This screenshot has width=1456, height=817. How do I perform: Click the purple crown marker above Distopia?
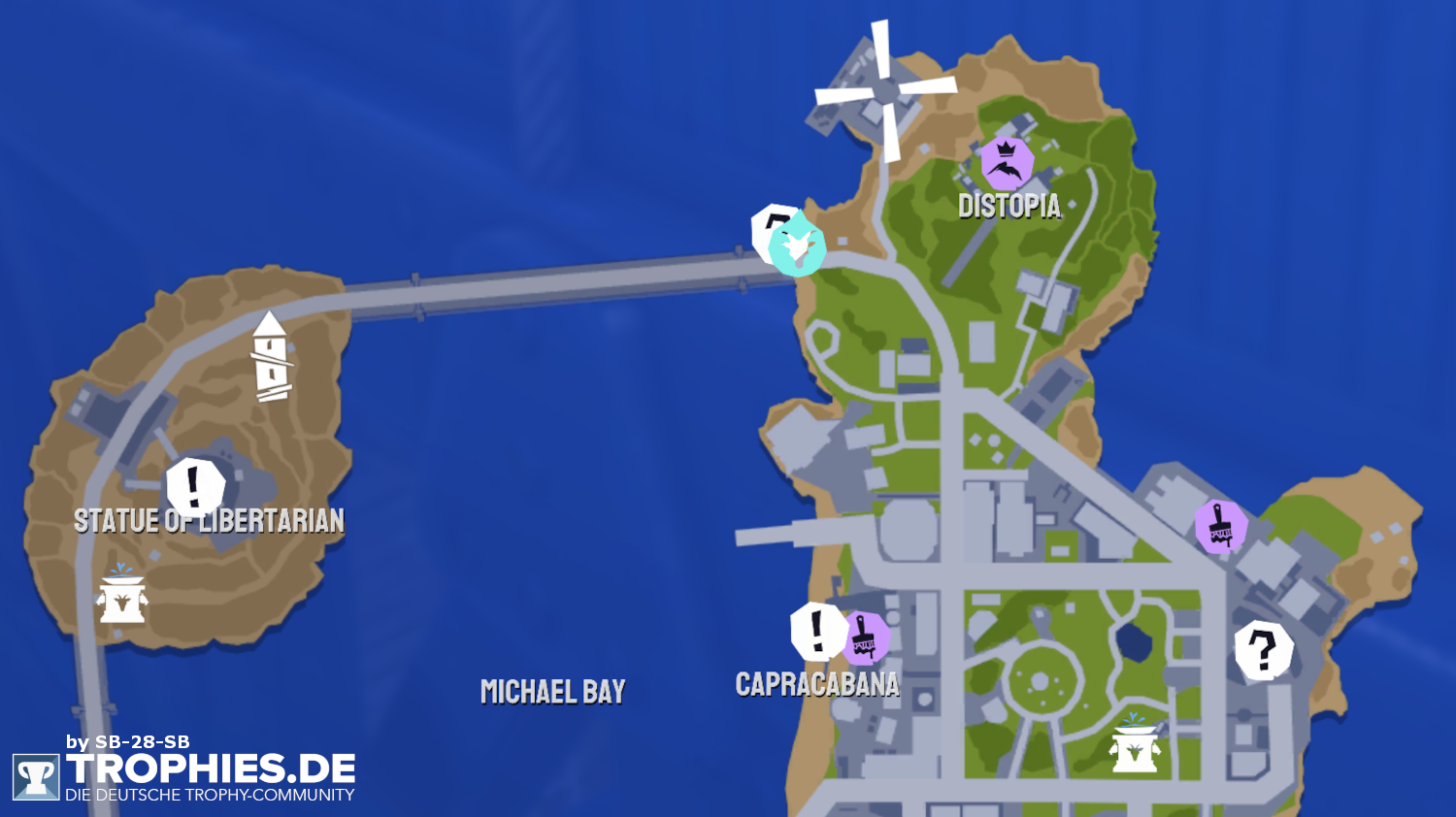pos(1007,163)
